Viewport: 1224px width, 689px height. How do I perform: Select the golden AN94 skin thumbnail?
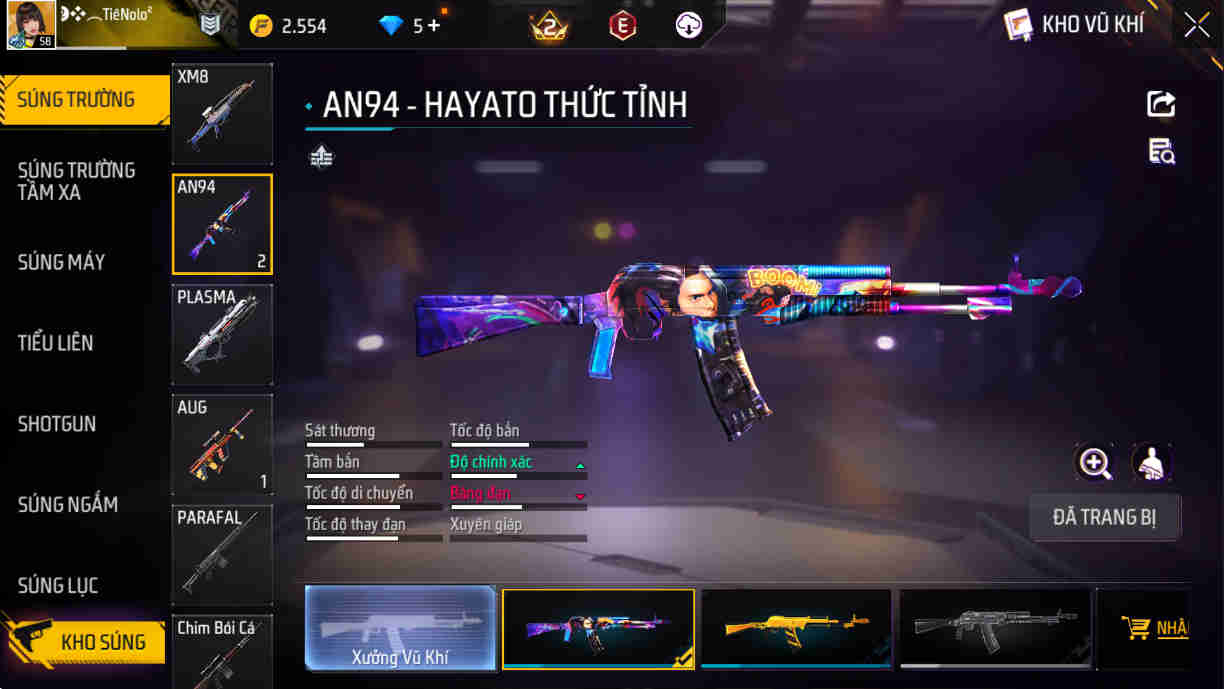796,628
